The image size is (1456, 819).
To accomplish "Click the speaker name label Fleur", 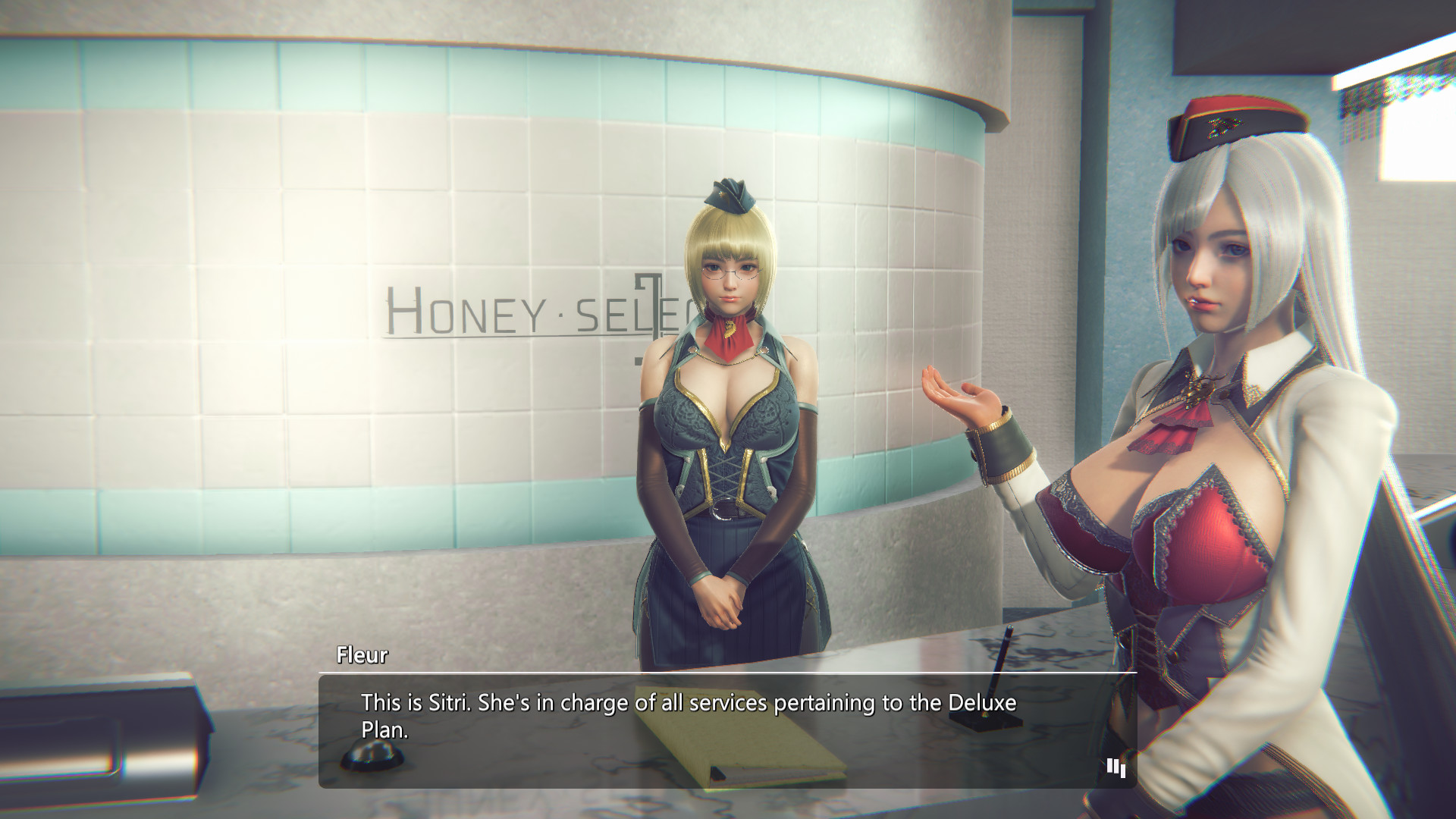I will (x=362, y=657).
